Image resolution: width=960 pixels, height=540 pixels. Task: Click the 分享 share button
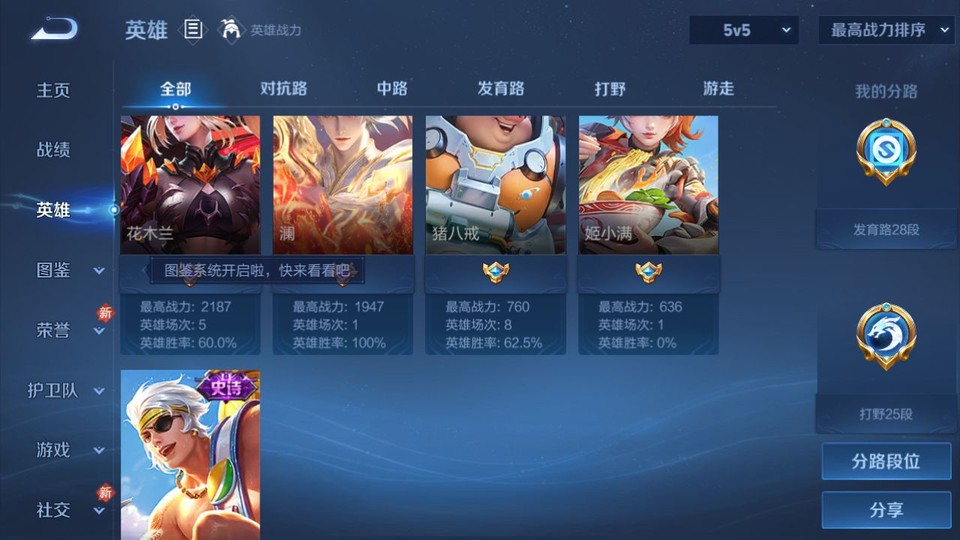click(x=886, y=510)
